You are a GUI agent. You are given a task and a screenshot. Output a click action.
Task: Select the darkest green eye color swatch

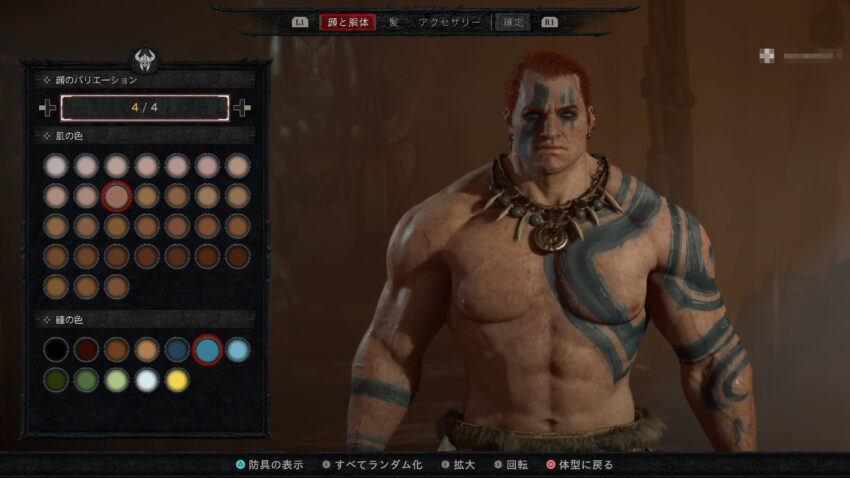coord(56,380)
